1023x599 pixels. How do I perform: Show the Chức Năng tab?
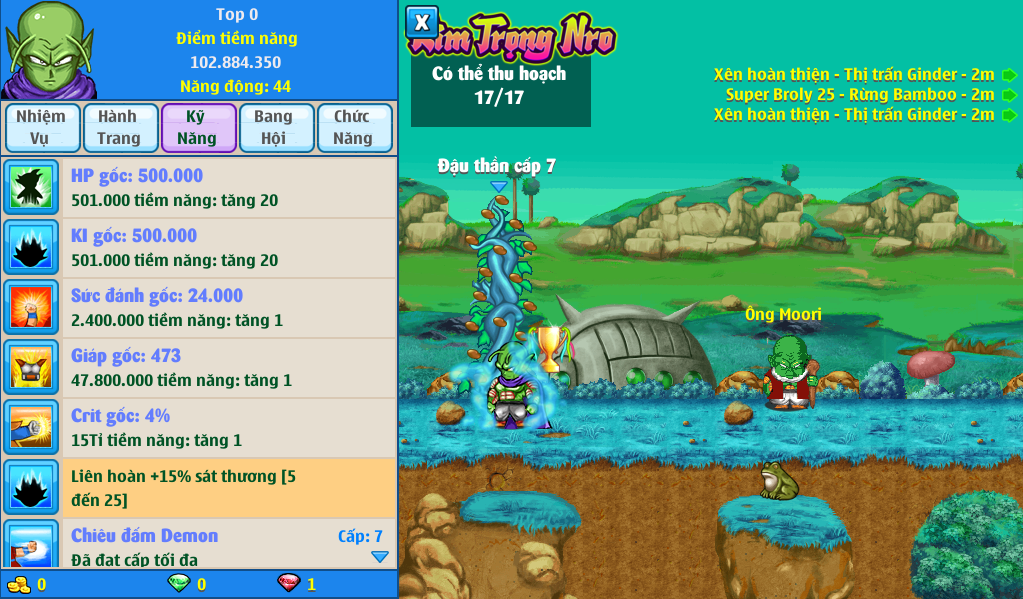pyautogui.click(x=353, y=128)
